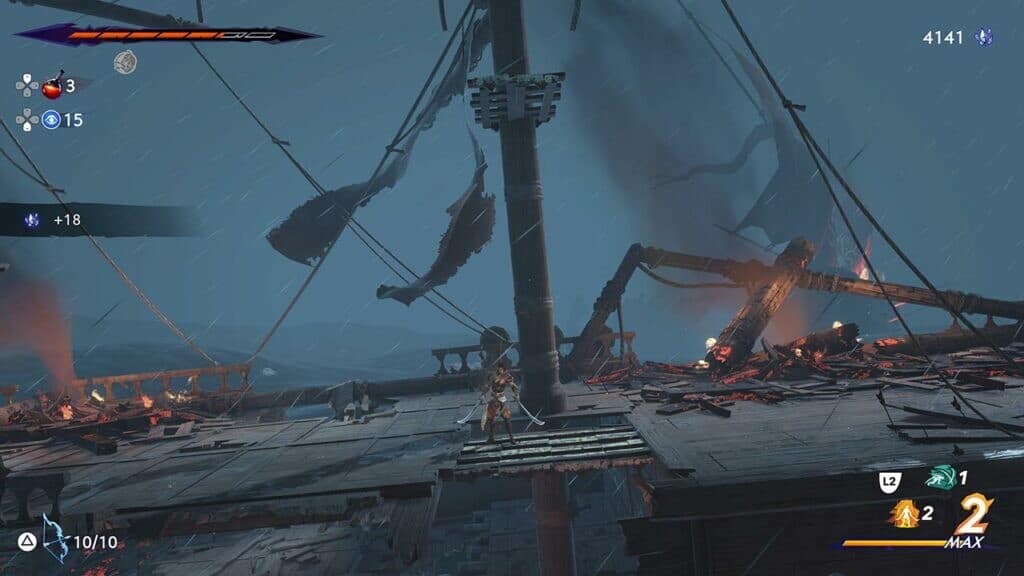Activate the teal Athra surge ability
Viewport: 1024px width, 576px height.
click(x=938, y=478)
